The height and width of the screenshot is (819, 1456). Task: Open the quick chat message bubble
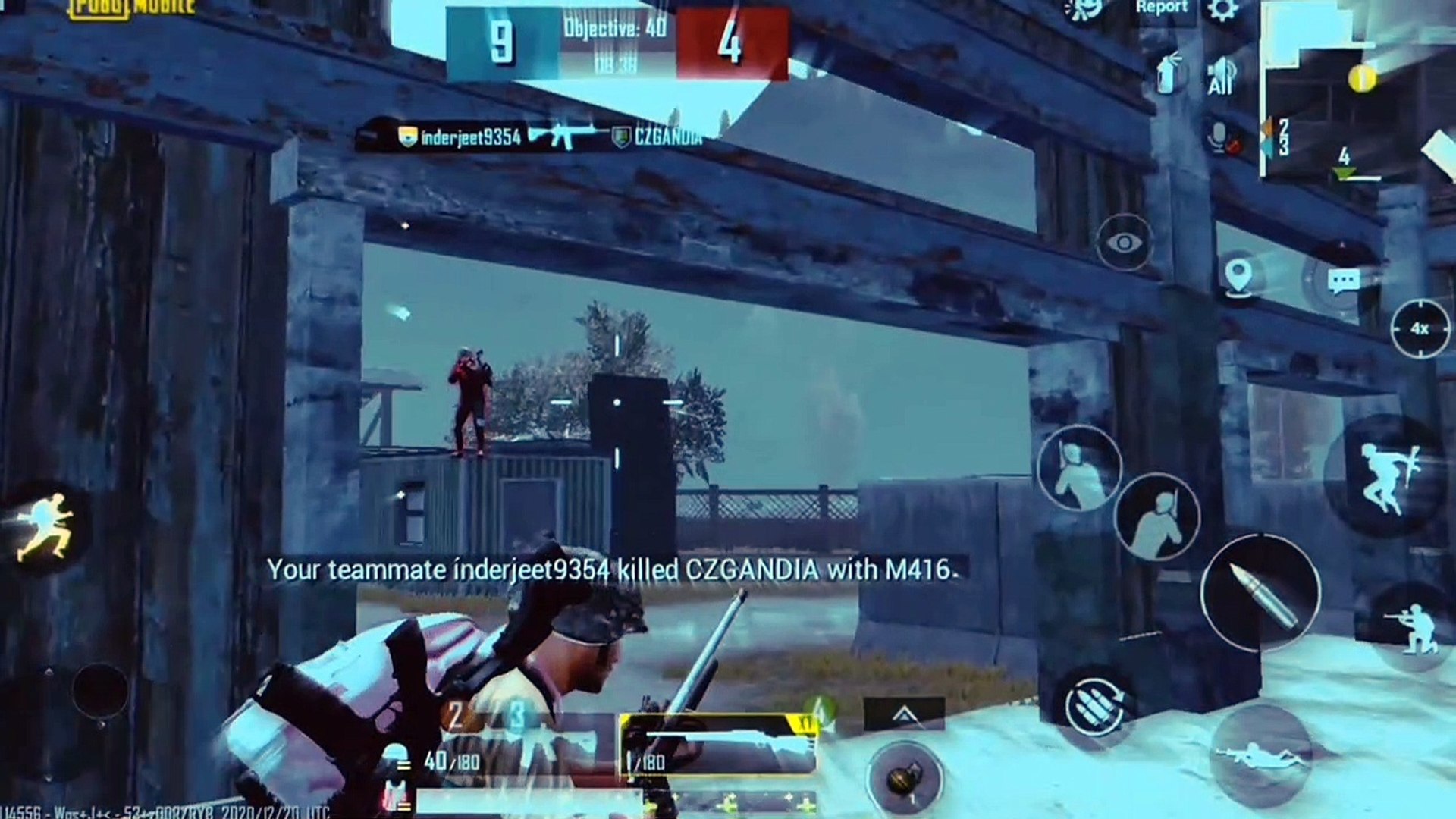coord(1344,282)
